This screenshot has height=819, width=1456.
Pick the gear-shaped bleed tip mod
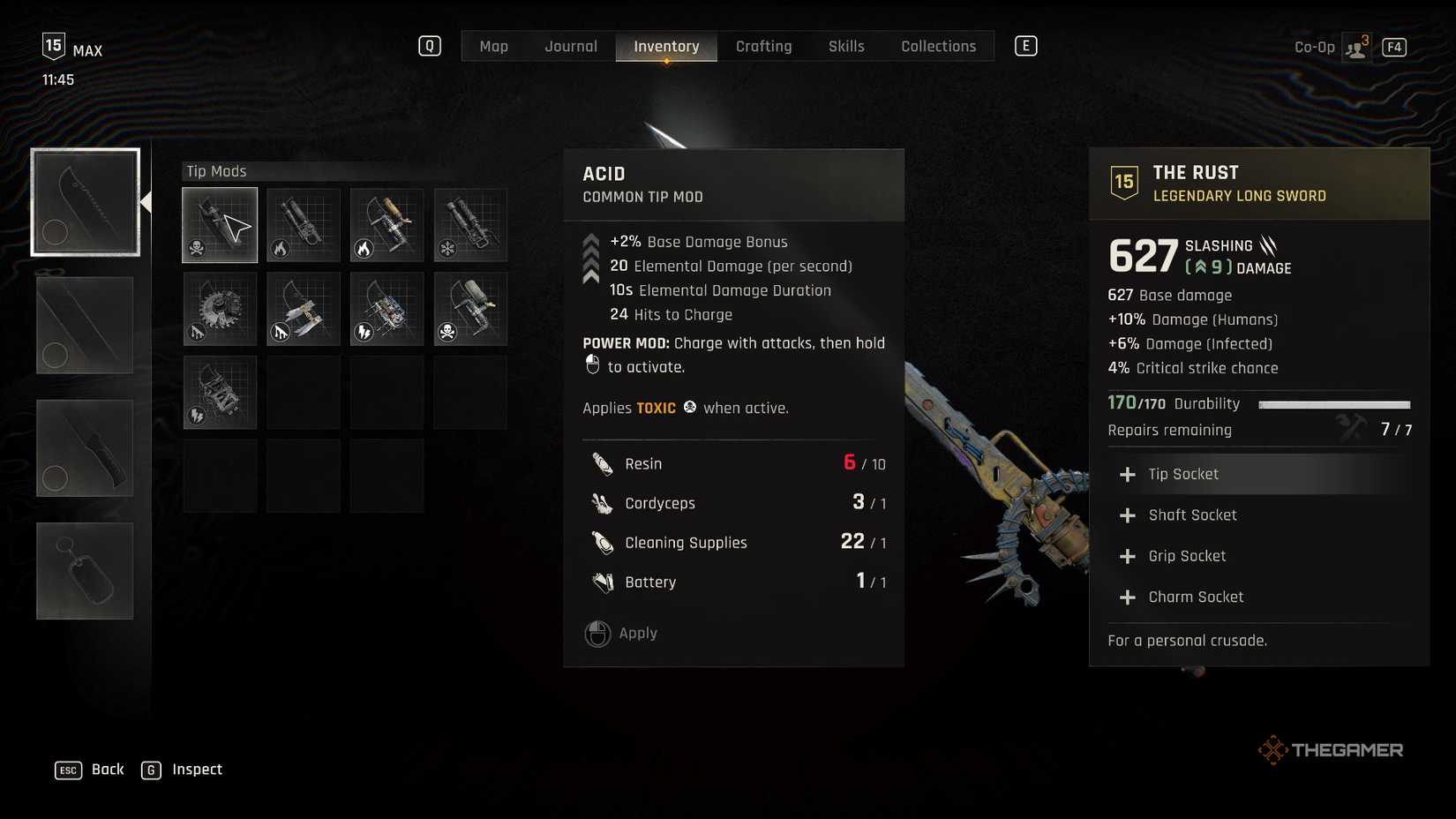click(219, 309)
